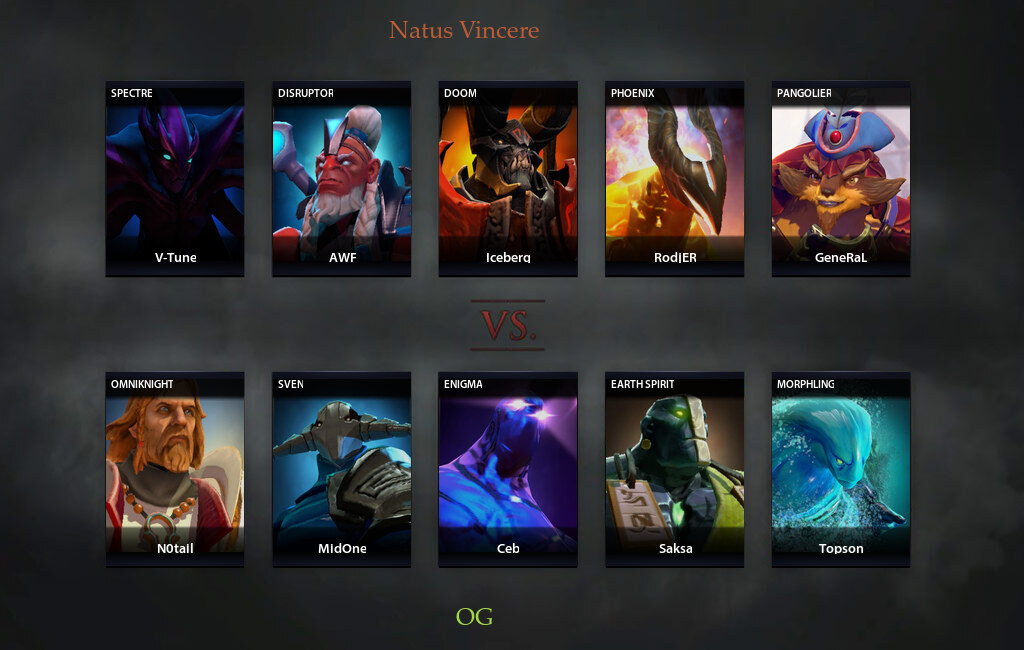This screenshot has width=1024, height=650.
Task: Pick the Omniknight card played by N0tail
Action: 175,469
